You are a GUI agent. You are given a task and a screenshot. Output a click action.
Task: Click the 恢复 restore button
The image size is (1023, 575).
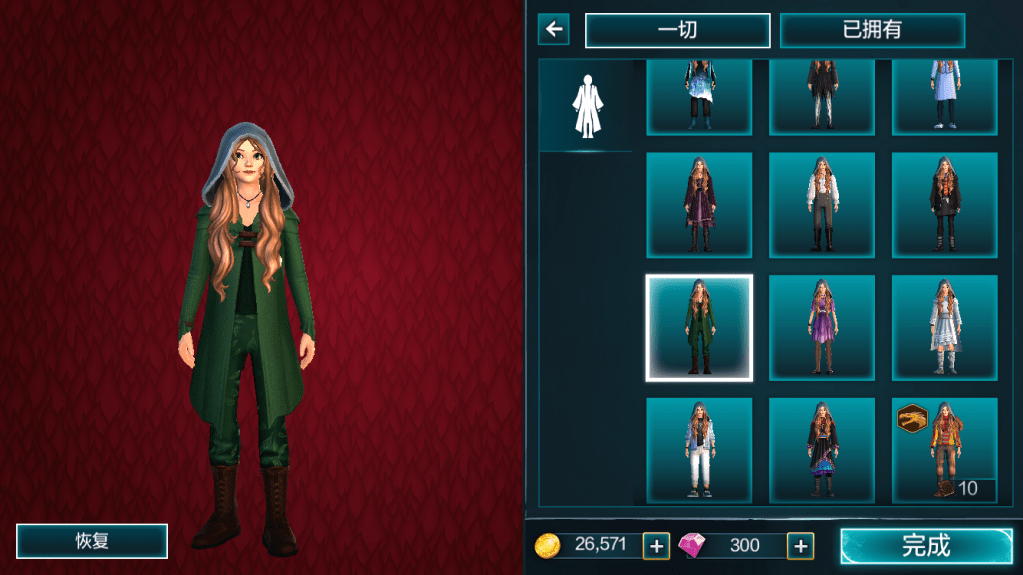[x=92, y=541]
